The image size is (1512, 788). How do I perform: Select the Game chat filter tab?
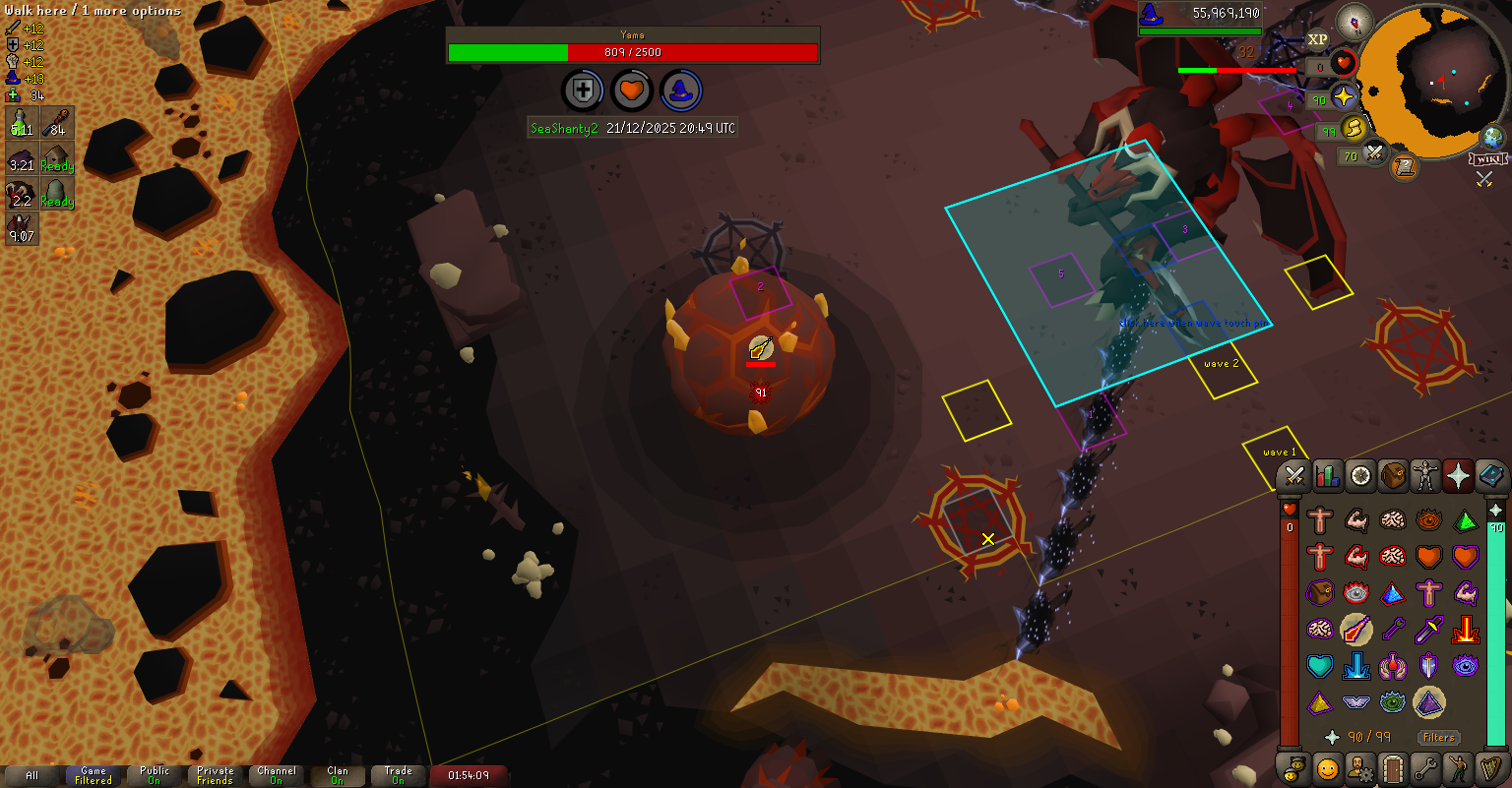(x=94, y=775)
